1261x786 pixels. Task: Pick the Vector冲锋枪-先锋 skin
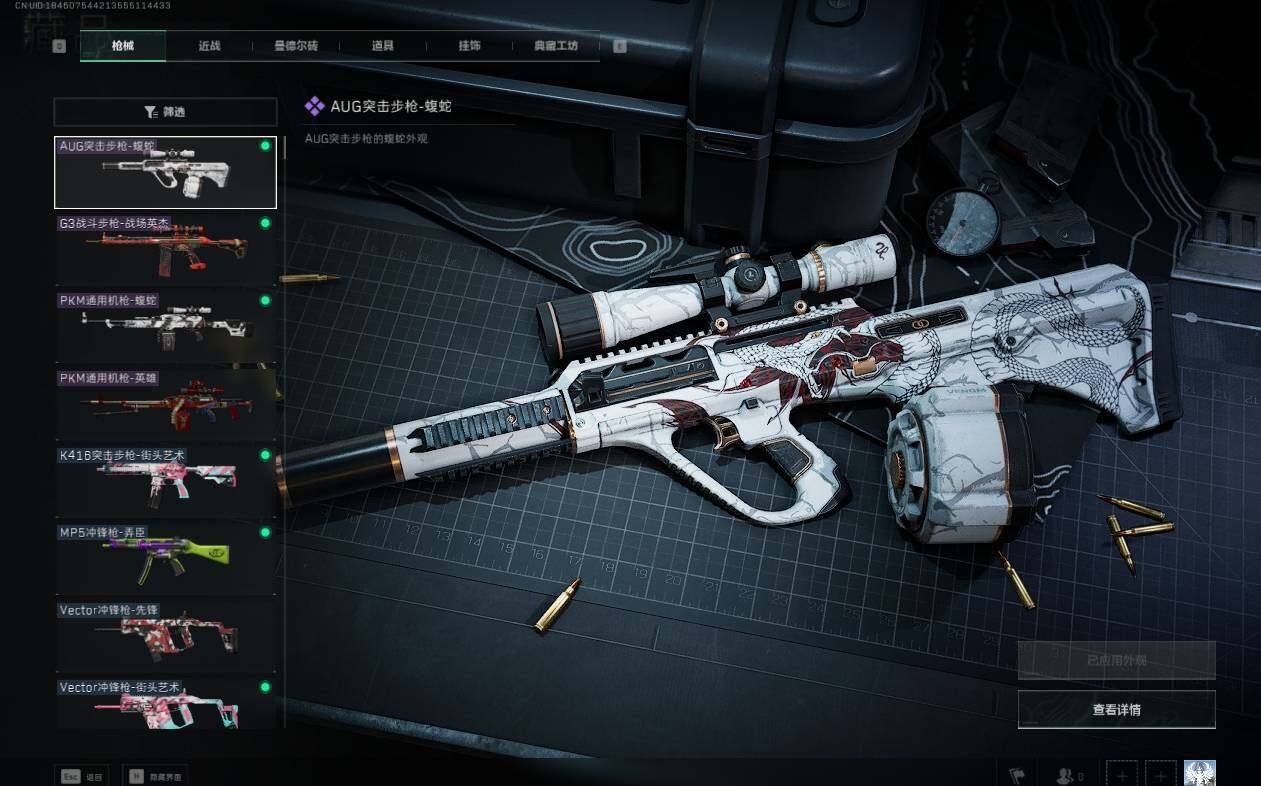coord(165,633)
